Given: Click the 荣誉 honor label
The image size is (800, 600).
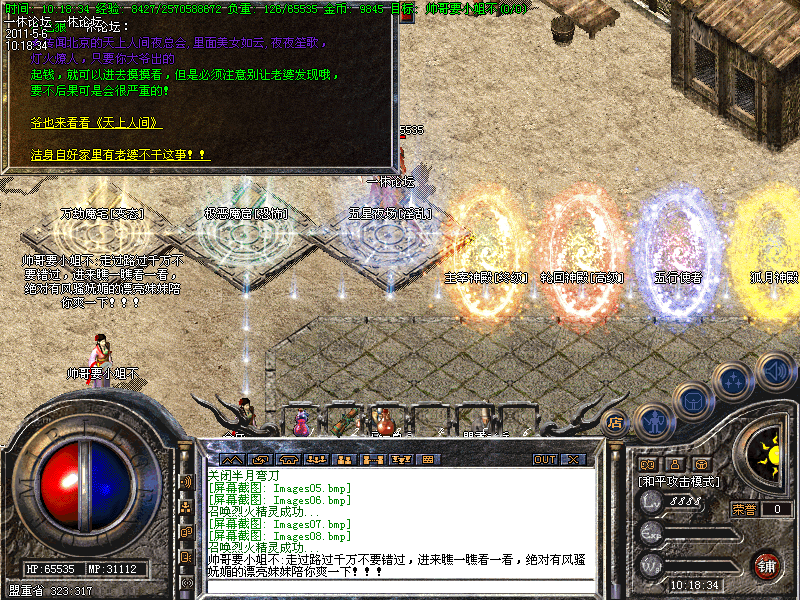Looking at the screenshot, I should click(x=743, y=509).
